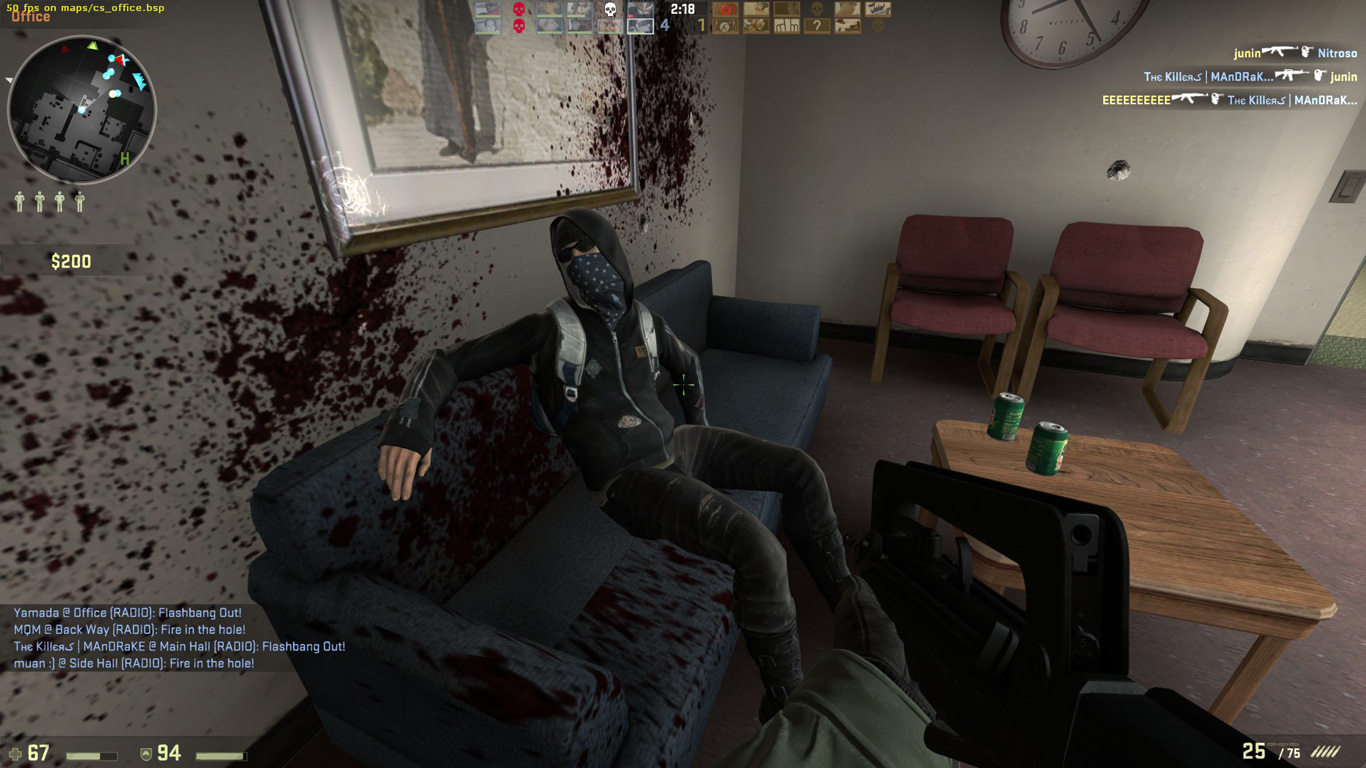Select the green H rescue zone marker

coord(125,158)
